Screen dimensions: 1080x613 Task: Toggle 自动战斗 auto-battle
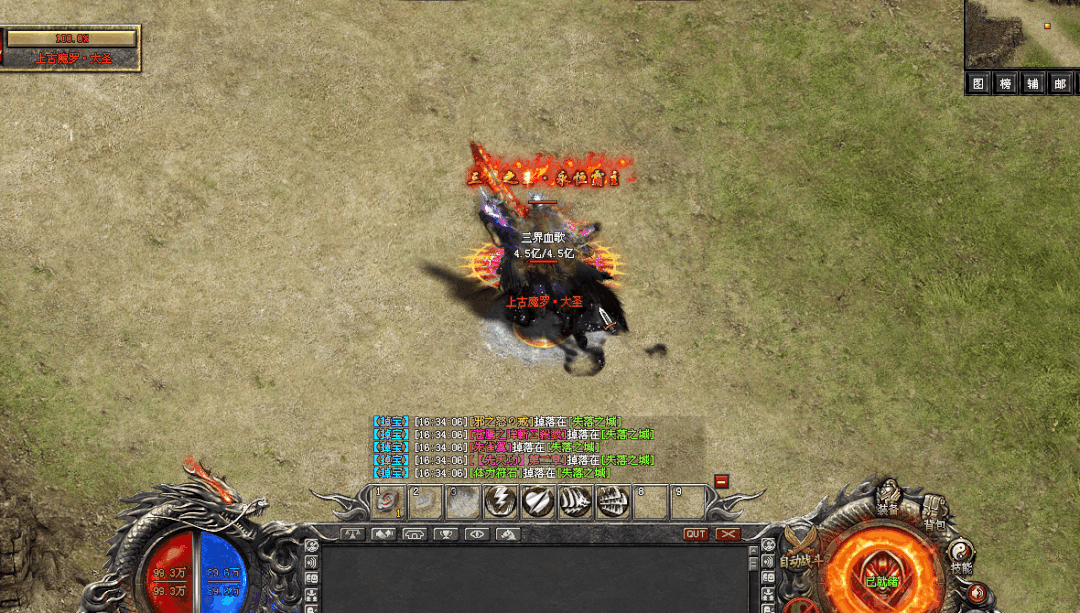tap(800, 554)
